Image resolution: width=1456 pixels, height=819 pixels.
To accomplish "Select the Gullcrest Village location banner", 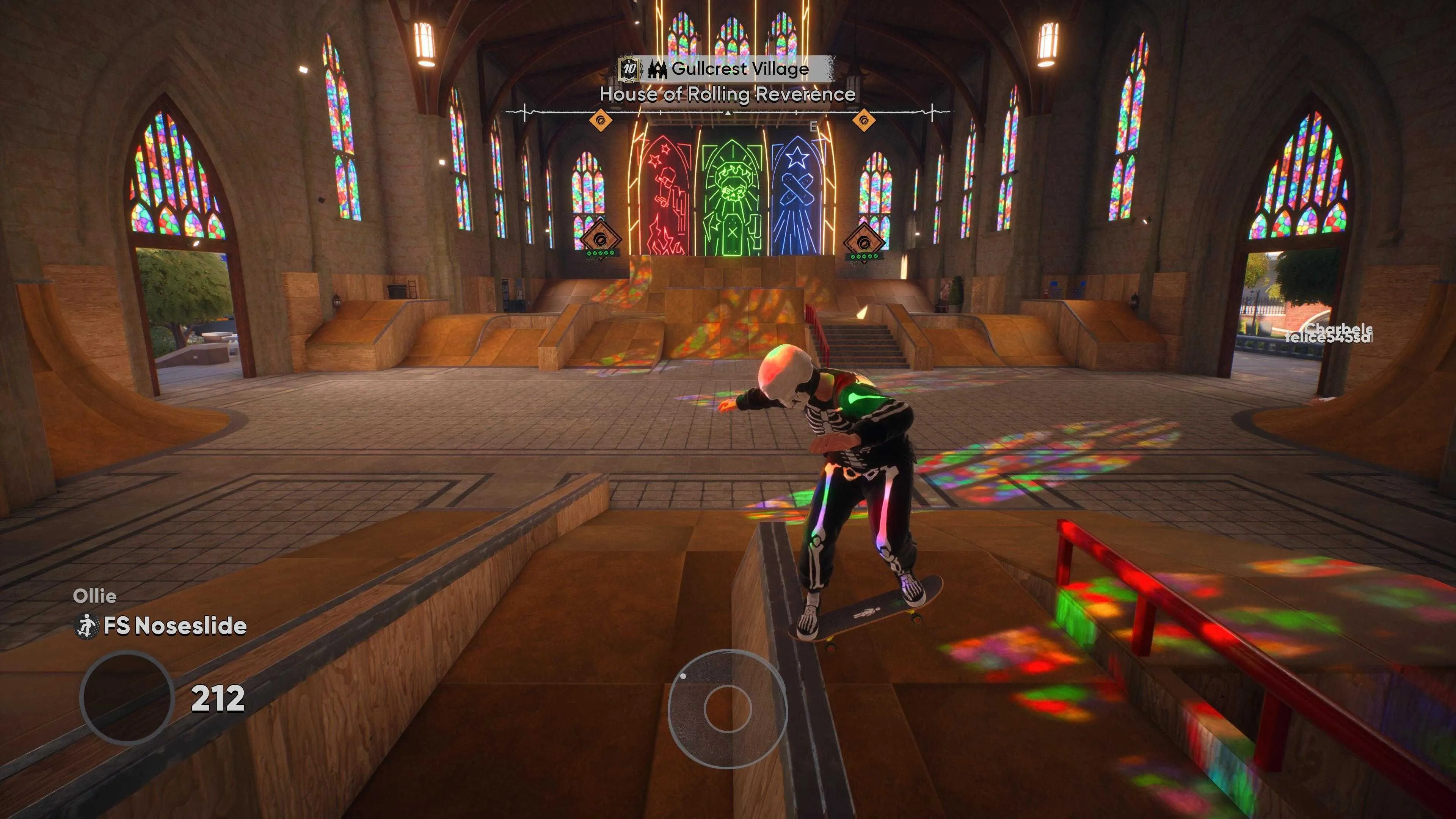I will tap(739, 69).
